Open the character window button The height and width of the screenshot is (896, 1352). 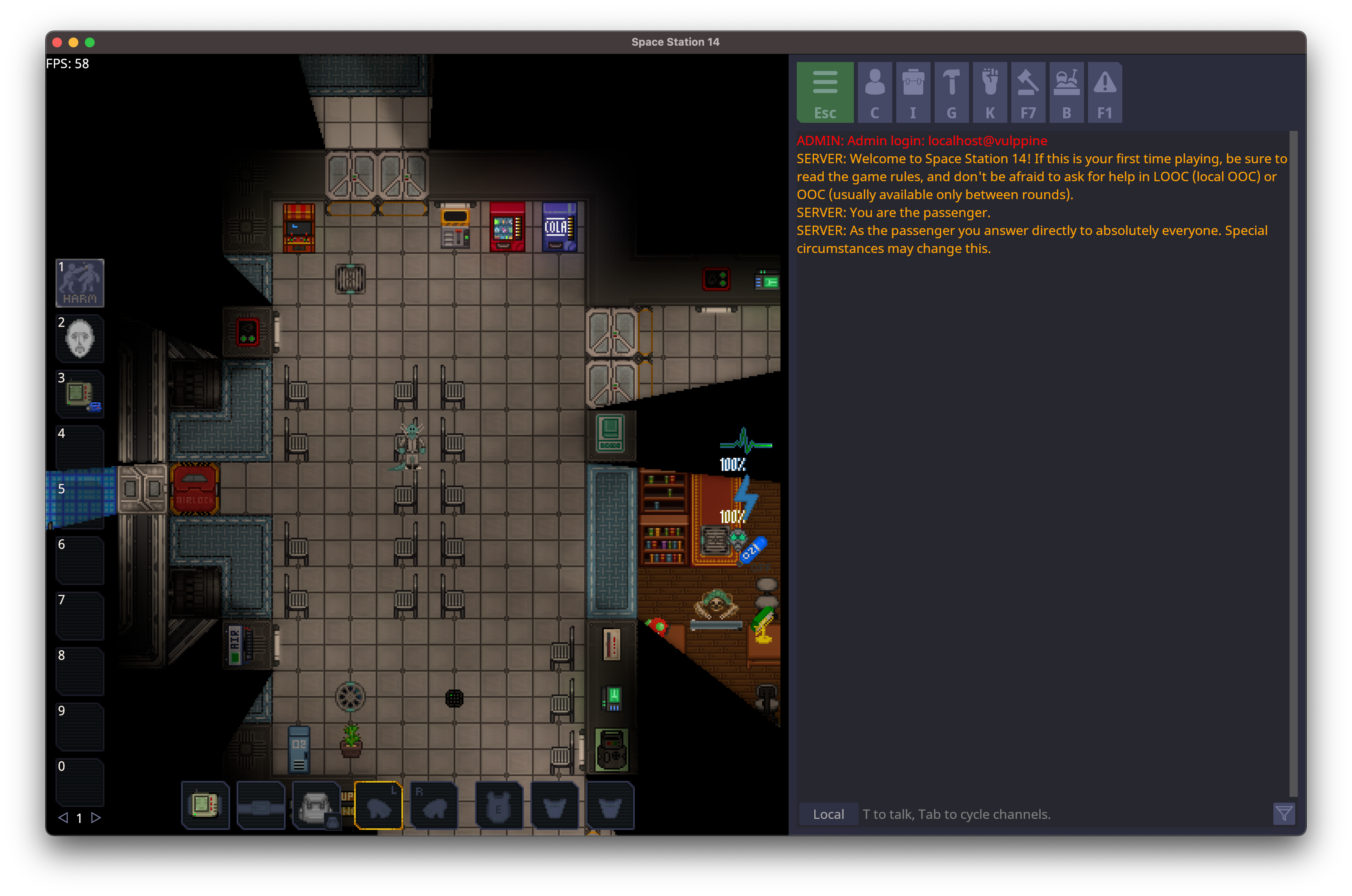(x=874, y=93)
